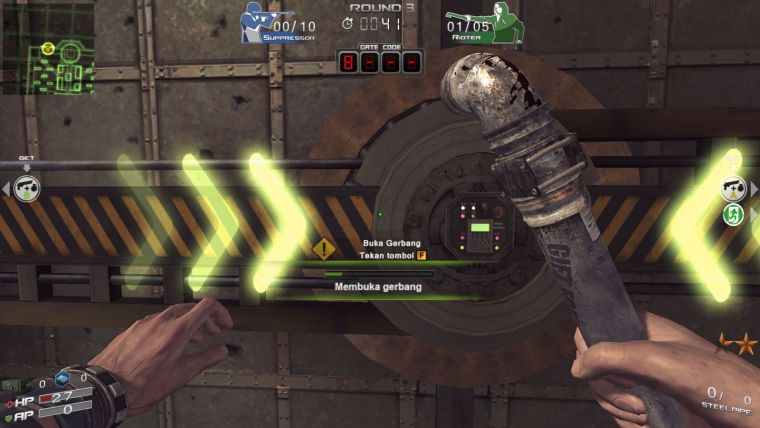The height and width of the screenshot is (428, 760).
Task: Open the green radar minimap
Action: (47, 48)
